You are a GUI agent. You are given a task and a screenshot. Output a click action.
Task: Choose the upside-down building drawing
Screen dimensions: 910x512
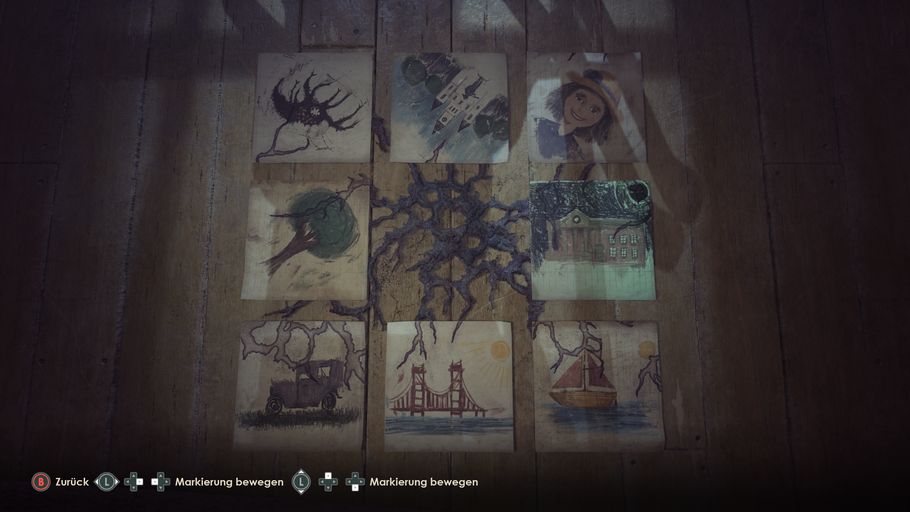coord(449,106)
